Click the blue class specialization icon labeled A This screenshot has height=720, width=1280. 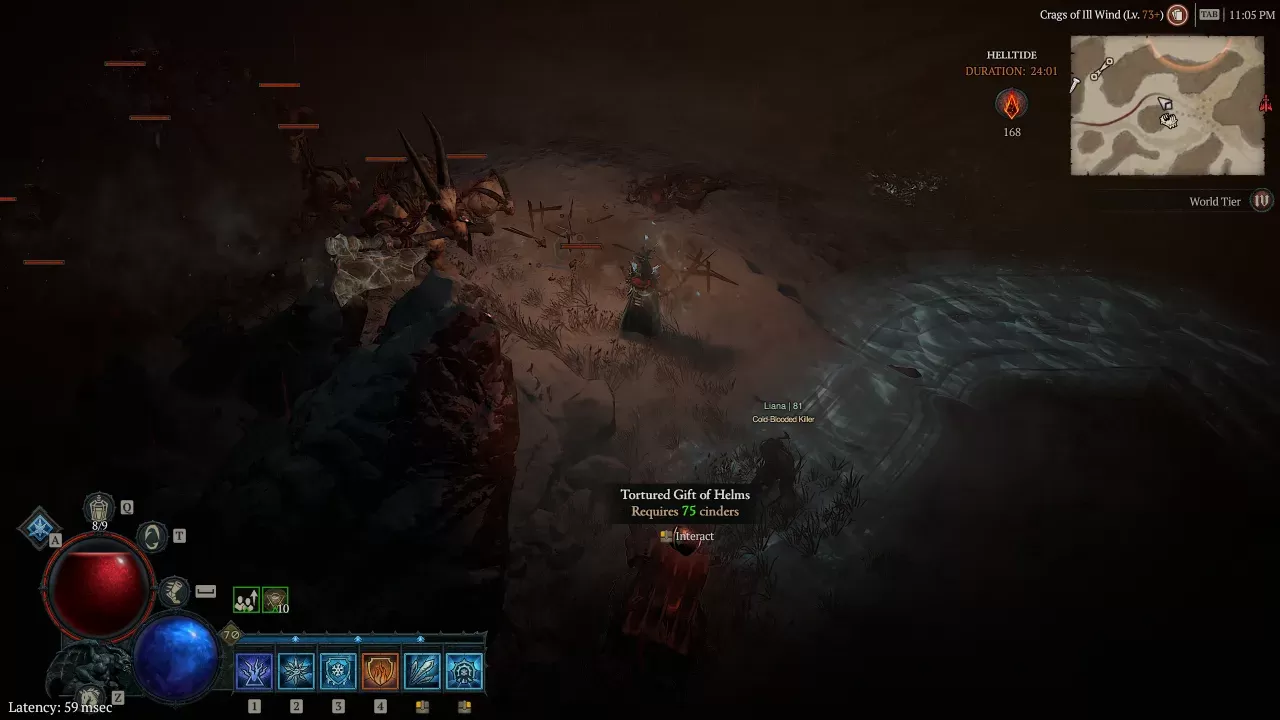click(x=40, y=525)
